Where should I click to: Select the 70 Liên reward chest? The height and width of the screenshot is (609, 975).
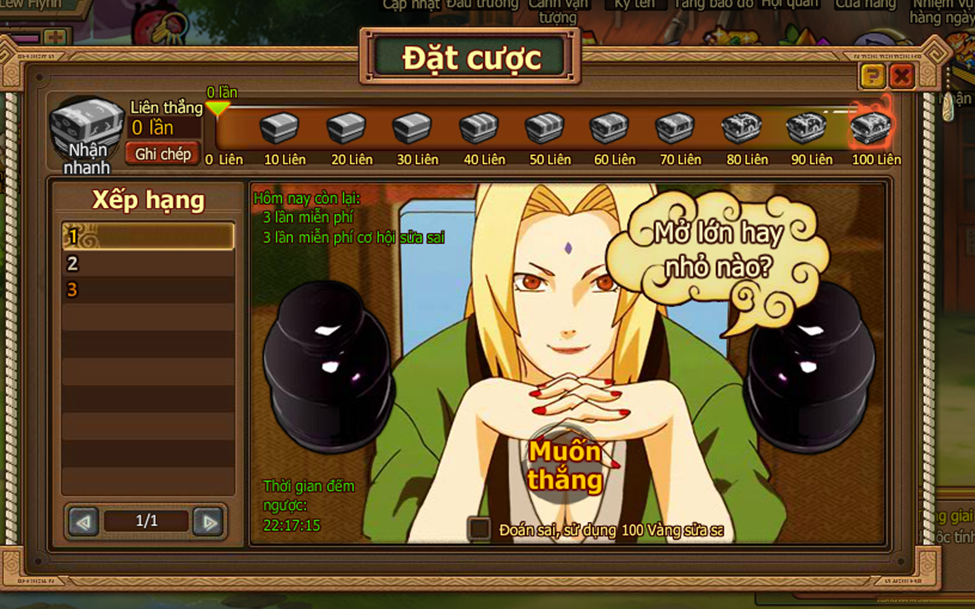(674, 129)
